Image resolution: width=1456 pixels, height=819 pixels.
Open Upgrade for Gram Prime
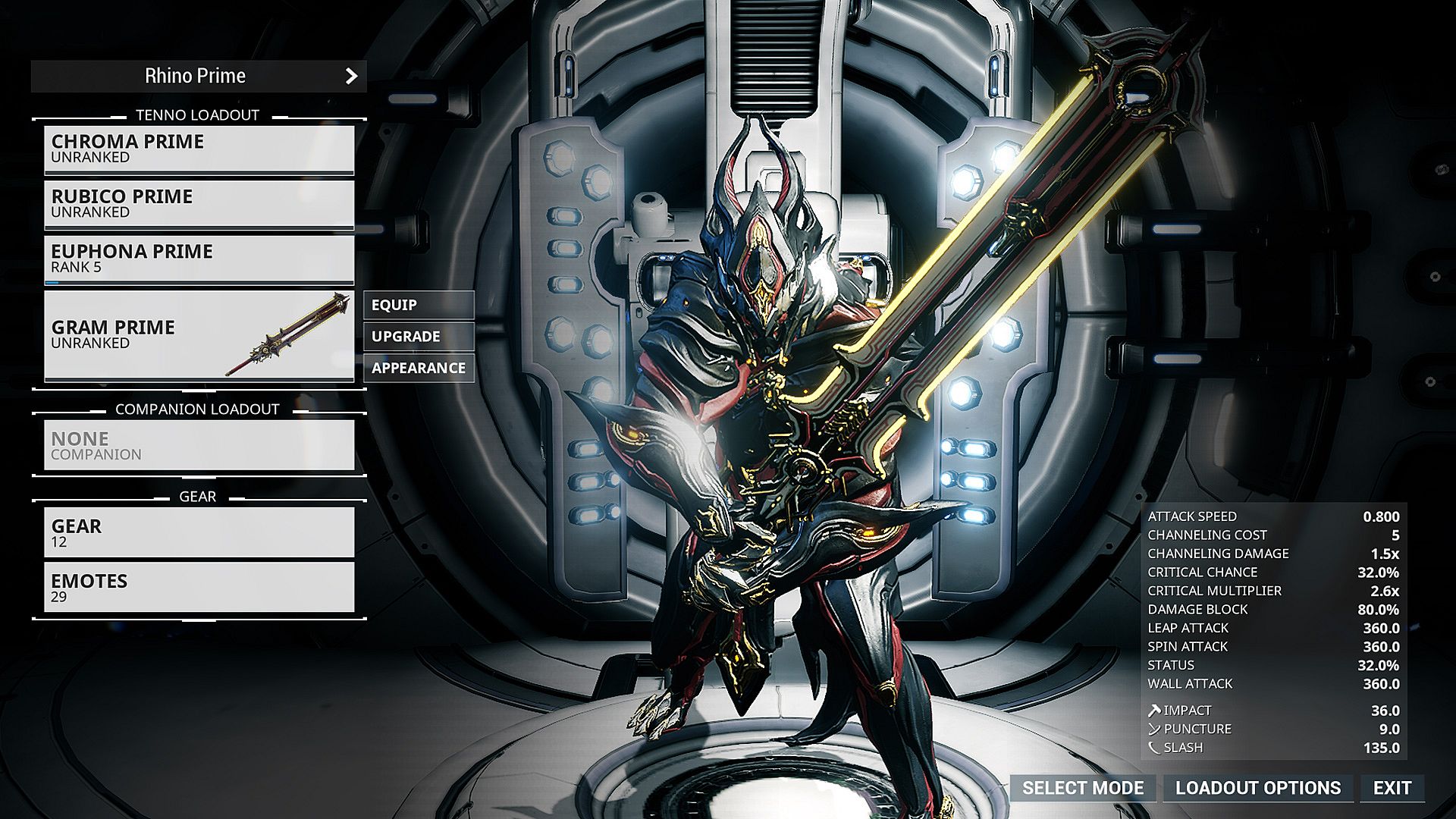[419, 337]
